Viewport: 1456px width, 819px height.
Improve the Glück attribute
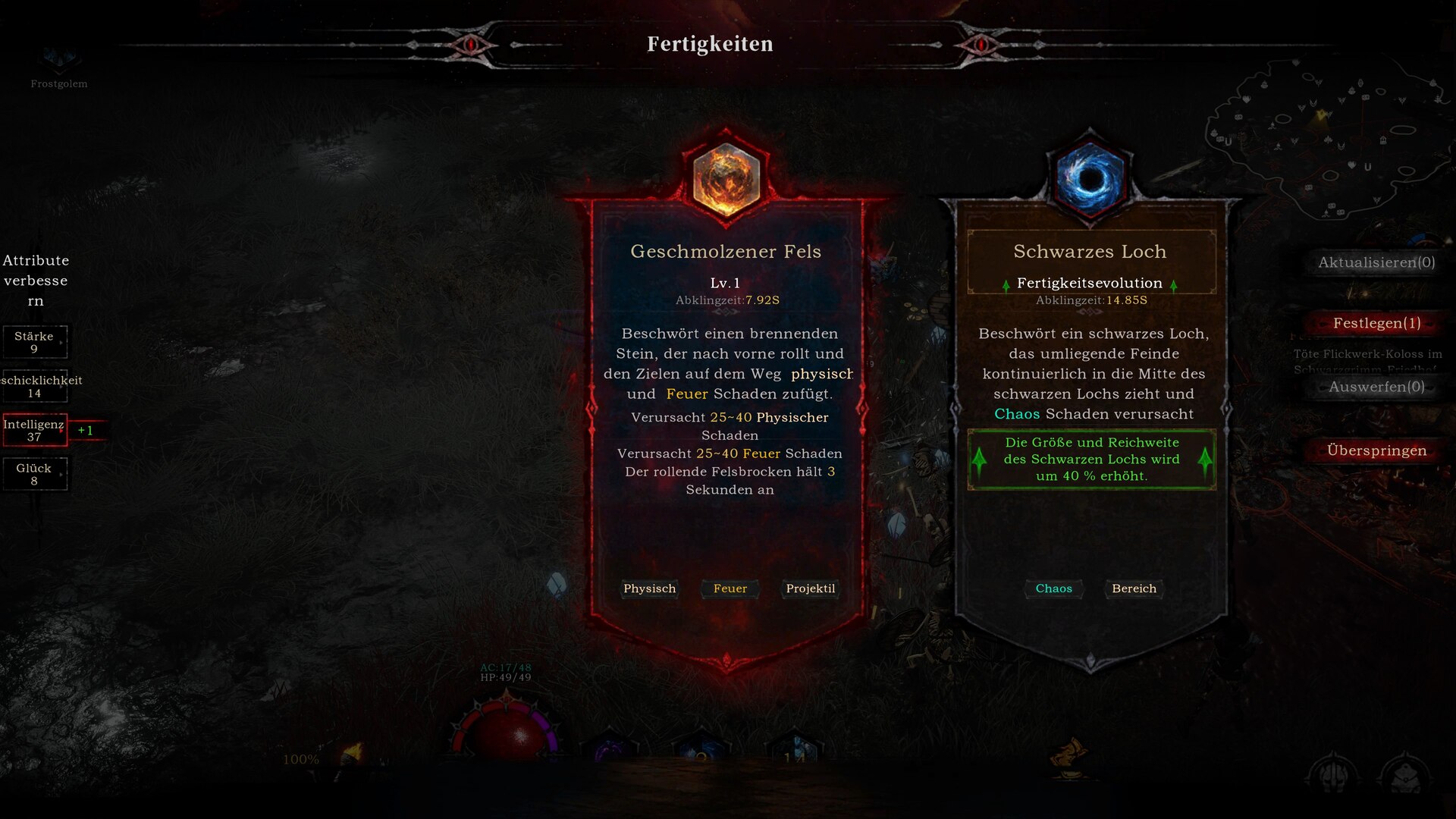[x=35, y=474]
